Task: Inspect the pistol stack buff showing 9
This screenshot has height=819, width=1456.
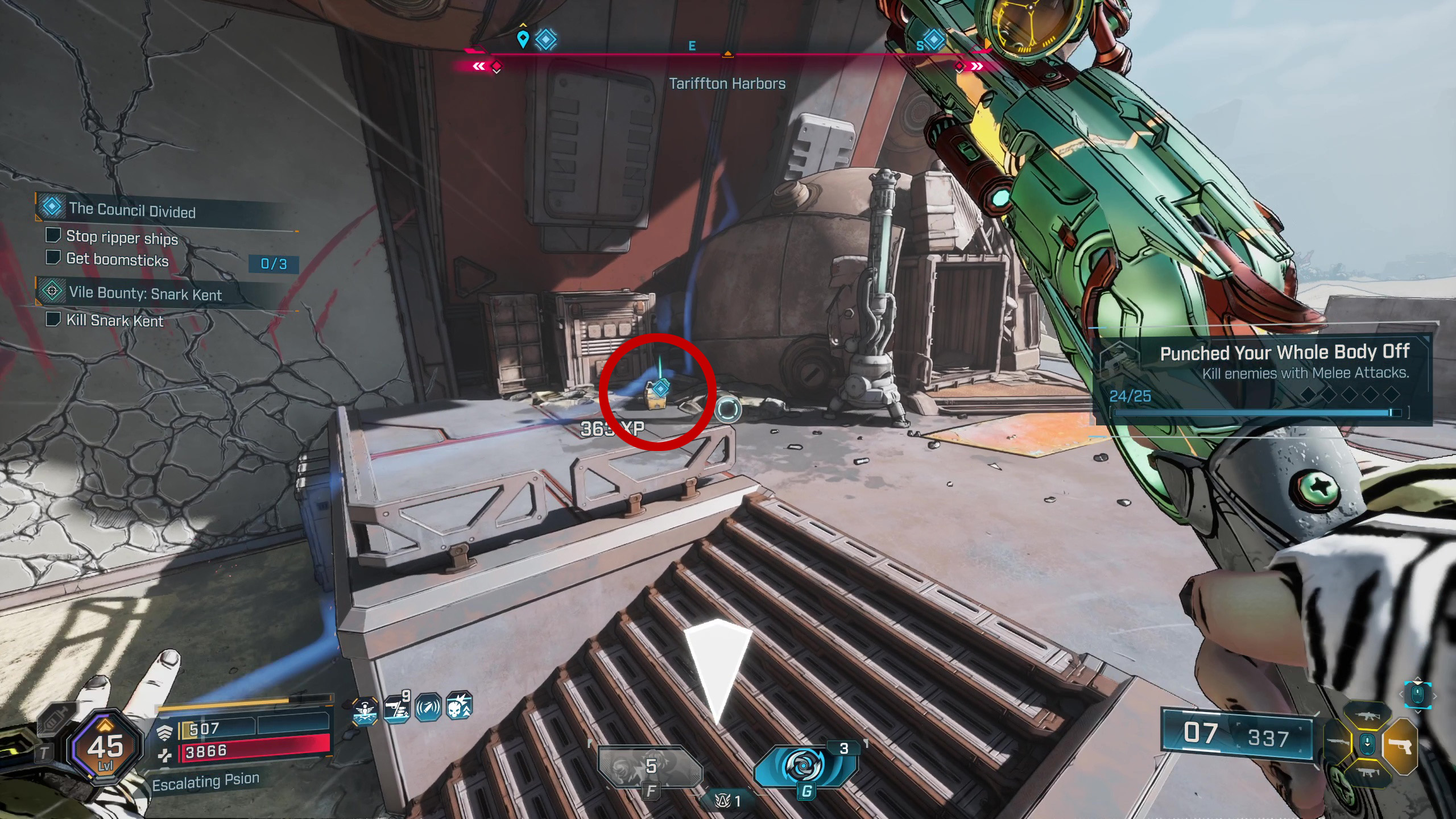Action: 396,709
